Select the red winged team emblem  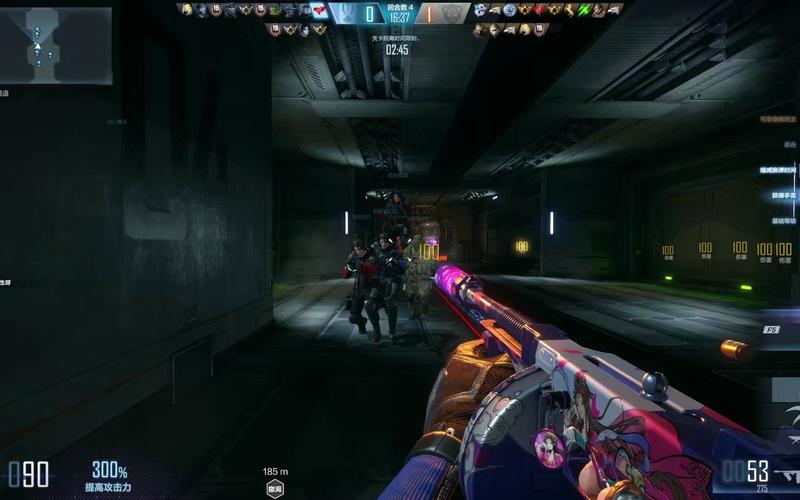[x=319, y=11]
